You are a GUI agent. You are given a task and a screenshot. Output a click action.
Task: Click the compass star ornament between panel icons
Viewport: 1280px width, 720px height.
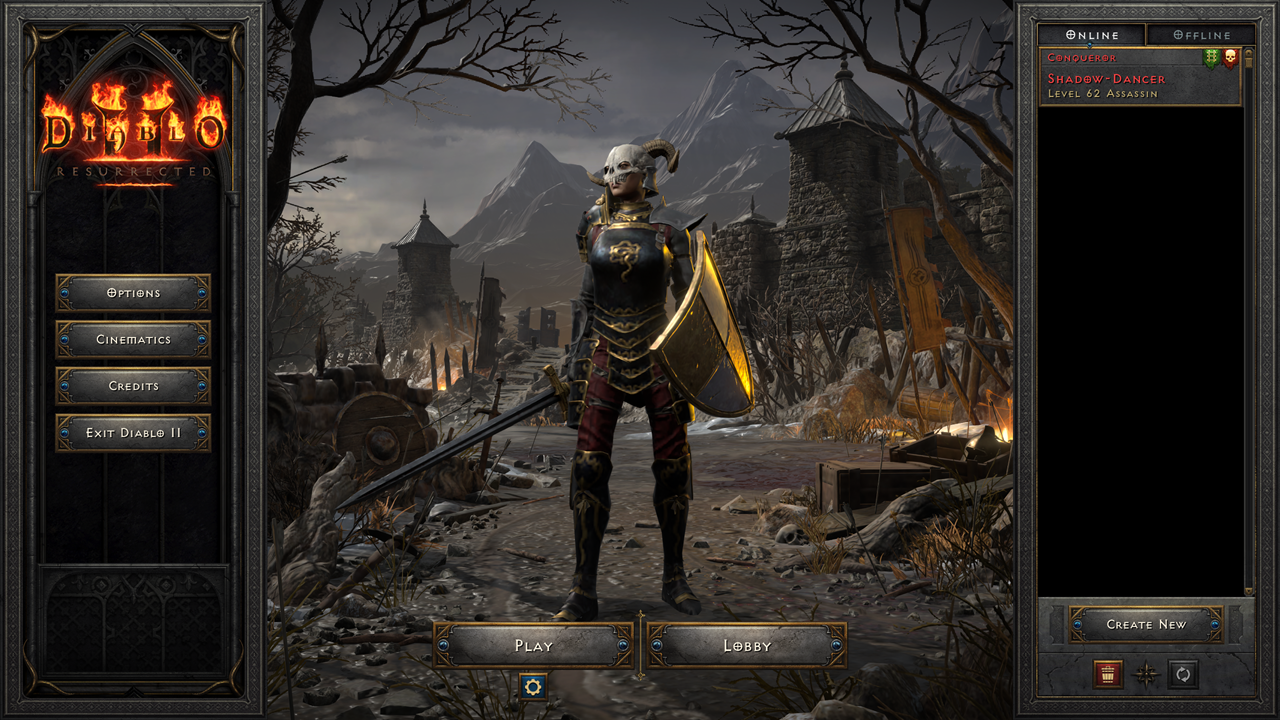pos(1146,673)
